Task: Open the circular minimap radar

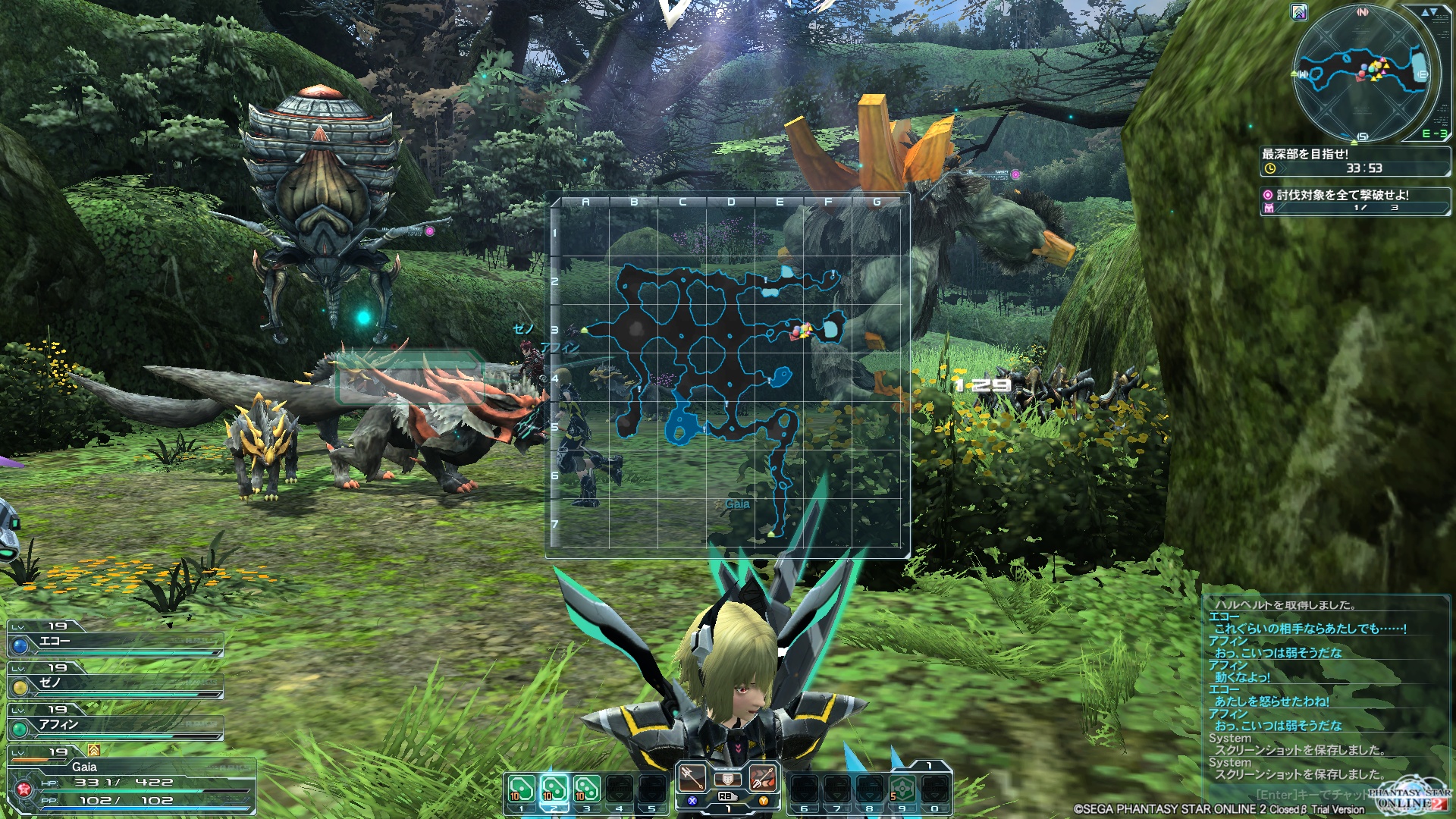Action: coord(1362,74)
